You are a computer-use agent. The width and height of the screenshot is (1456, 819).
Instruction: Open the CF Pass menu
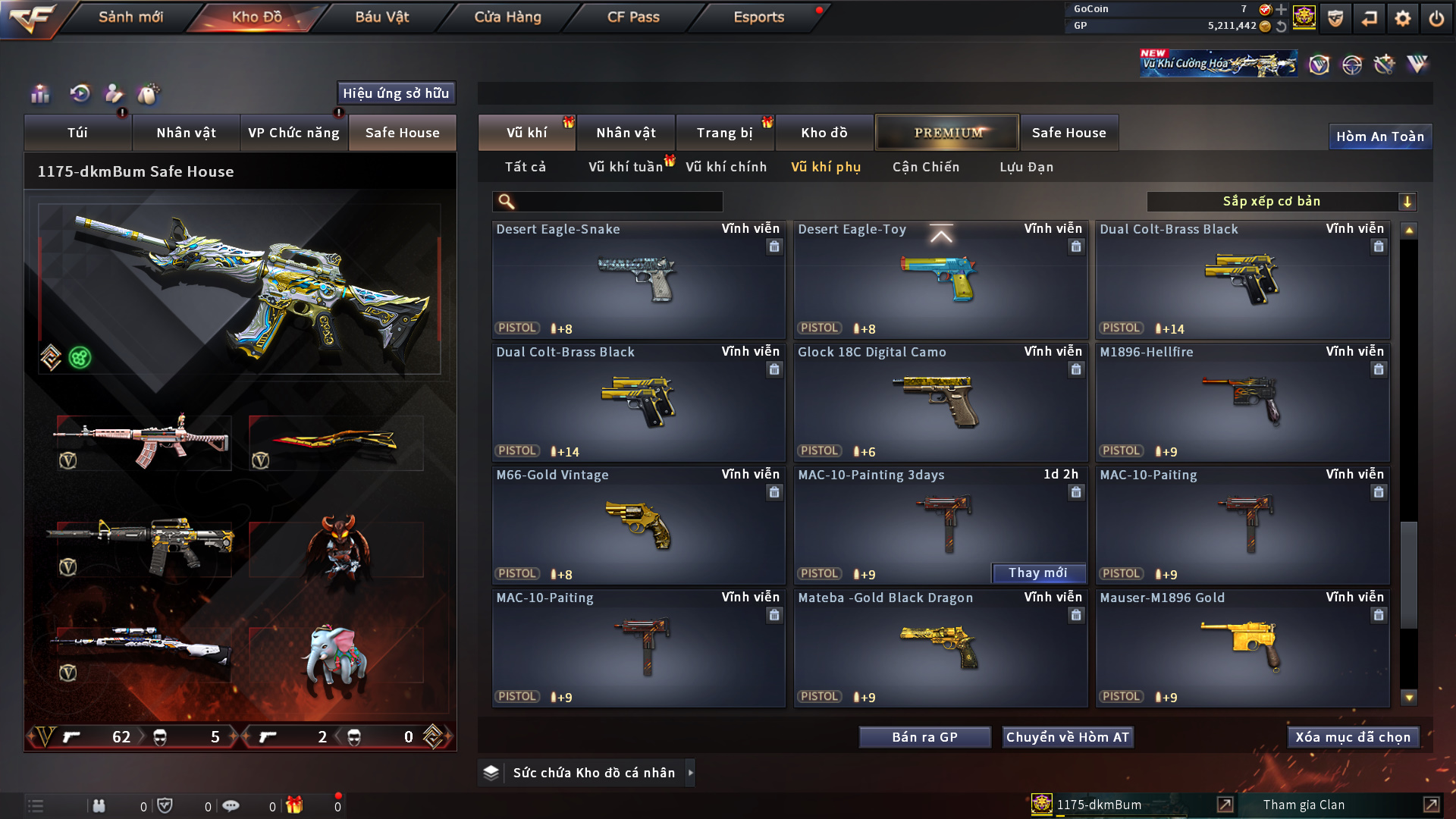[633, 17]
